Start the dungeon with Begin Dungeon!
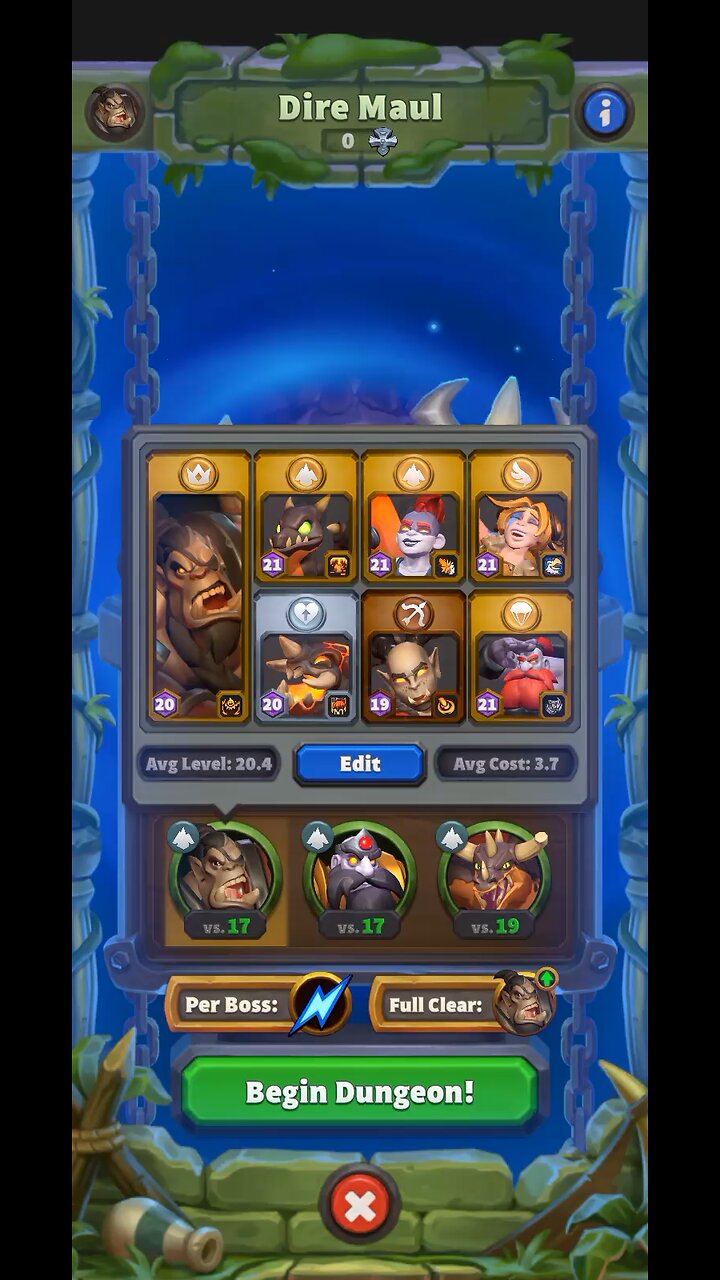Image resolution: width=720 pixels, height=1280 pixels. coord(360,1091)
